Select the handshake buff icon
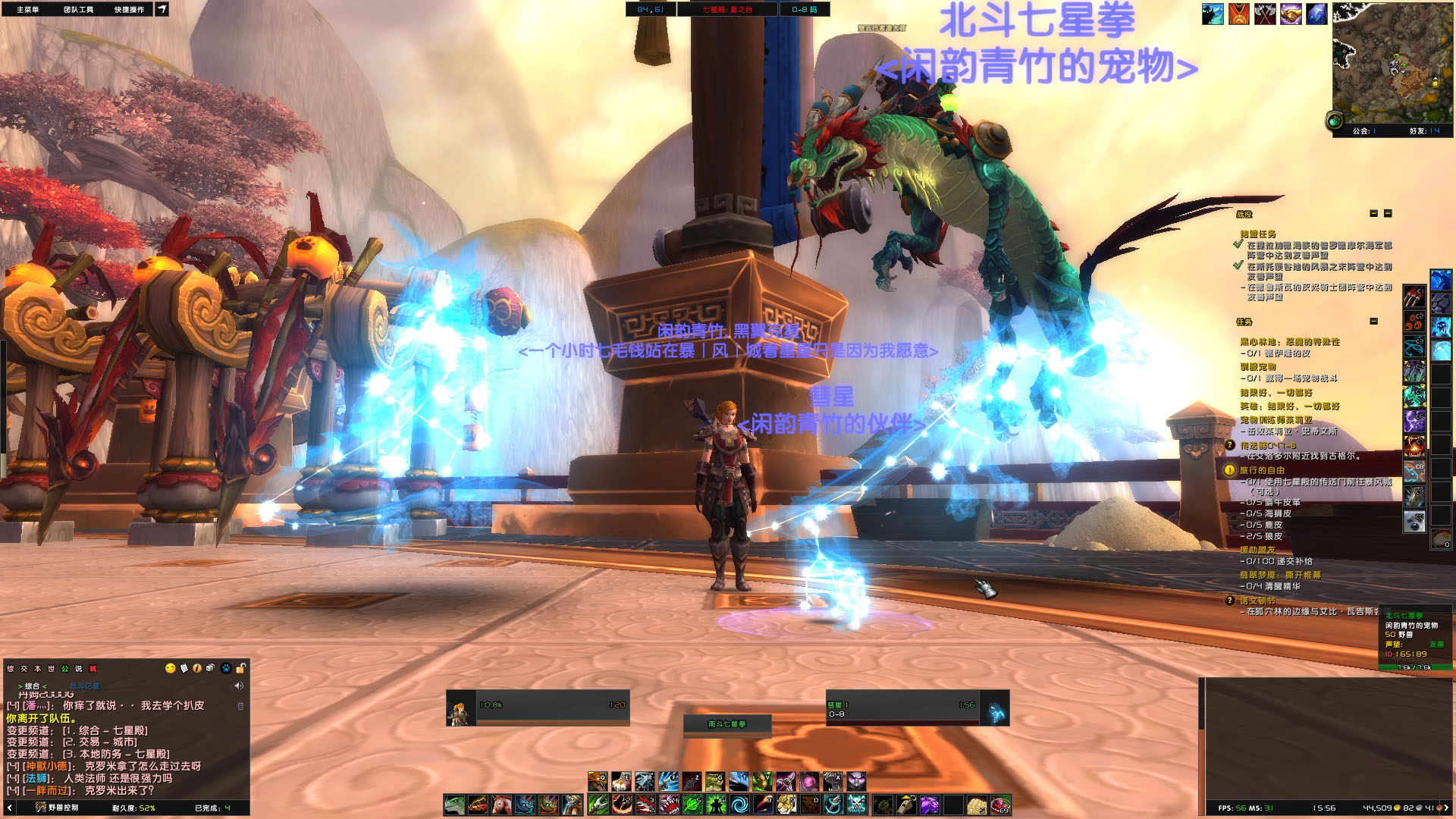The width and height of the screenshot is (1456, 819). 1291,14
